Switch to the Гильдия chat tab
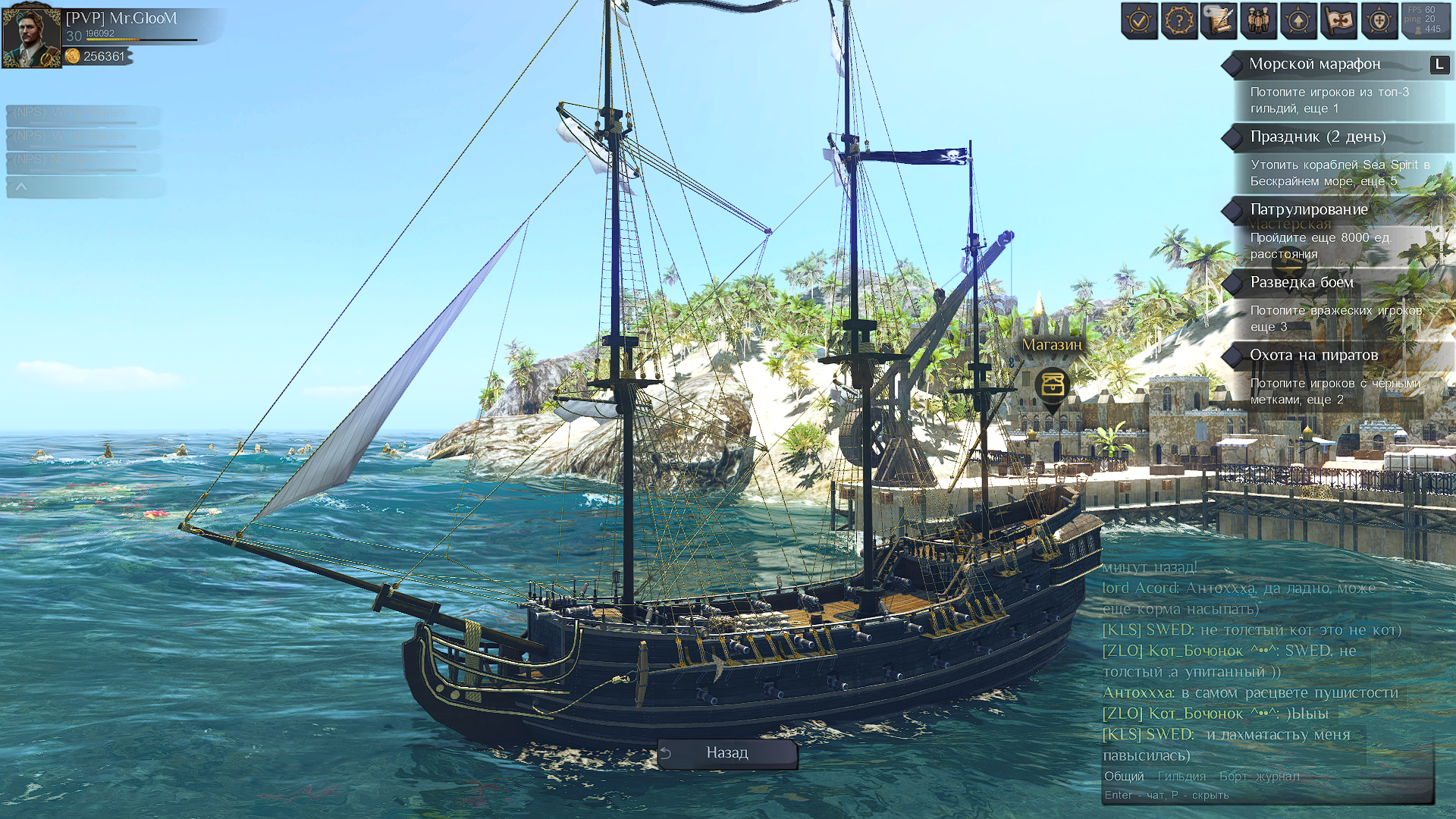Viewport: 1456px width, 819px height. (x=1181, y=777)
